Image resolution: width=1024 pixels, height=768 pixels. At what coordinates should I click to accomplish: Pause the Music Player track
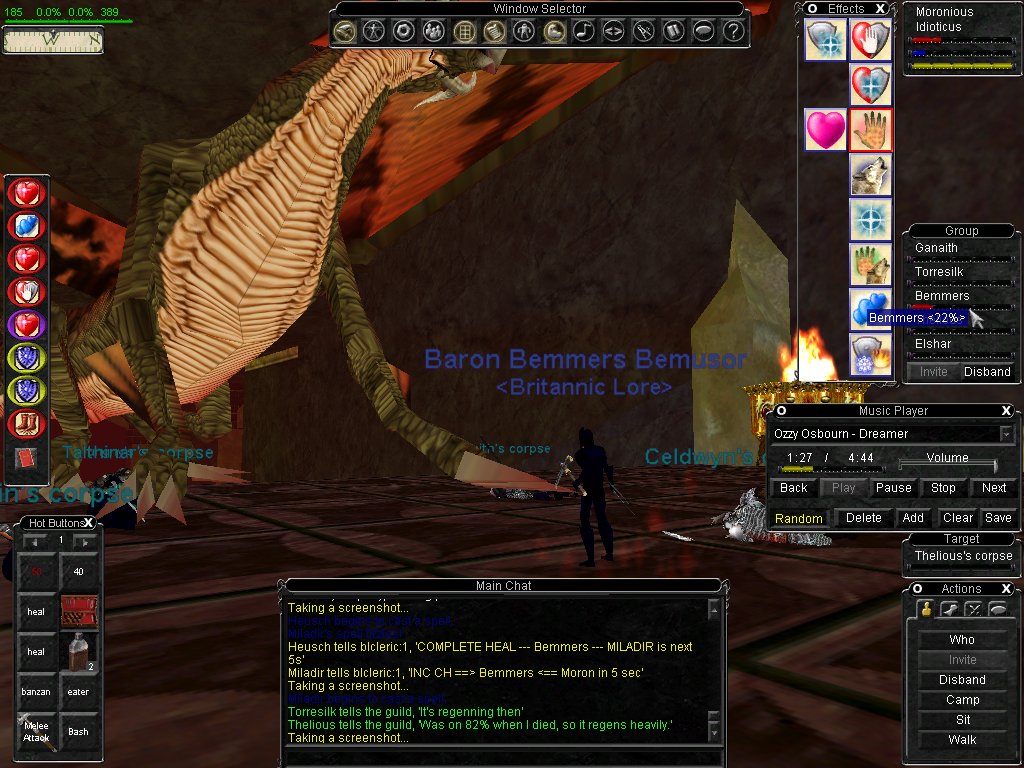pyautogui.click(x=893, y=488)
